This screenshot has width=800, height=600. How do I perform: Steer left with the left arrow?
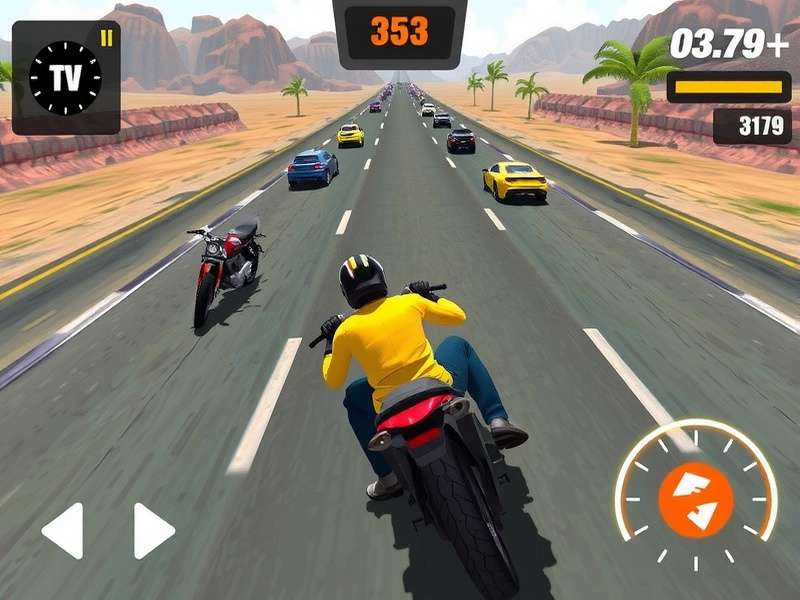[63, 531]
